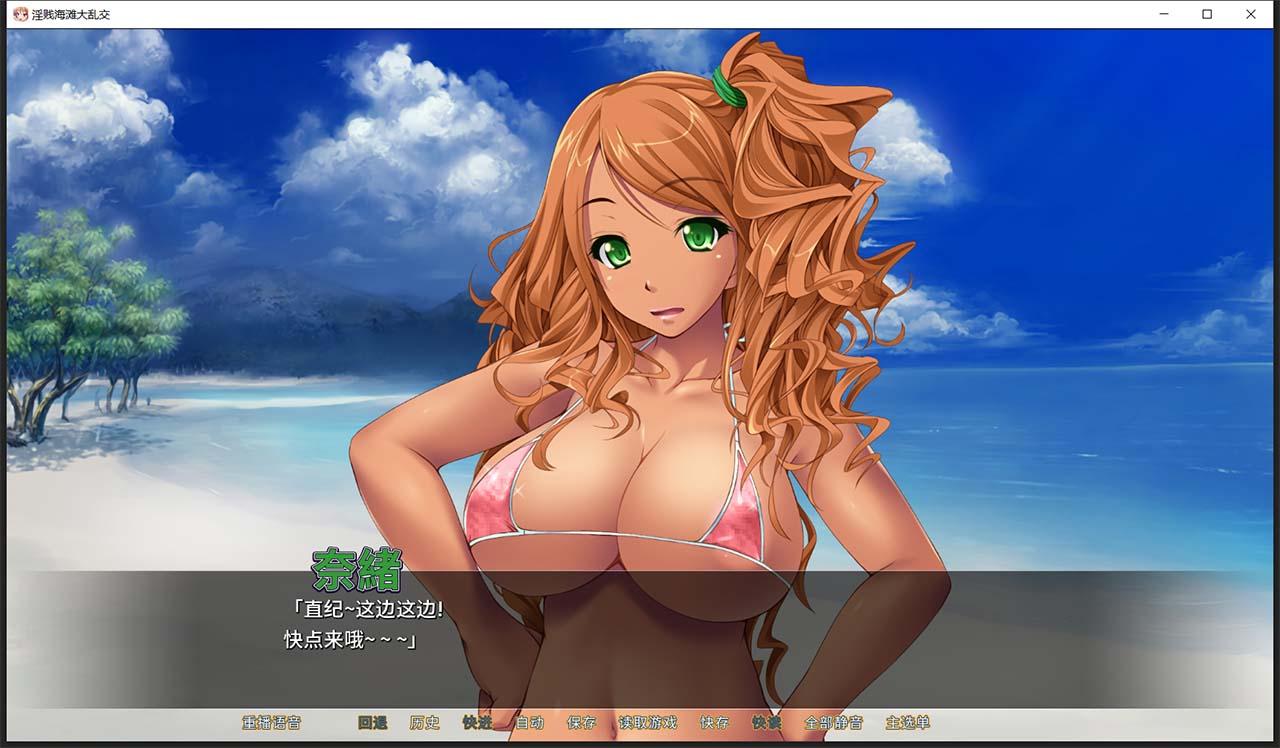Click the green 奈緒 character name label
The height and width of the screenshot is (748, 1280).
(x=358, y=571)
